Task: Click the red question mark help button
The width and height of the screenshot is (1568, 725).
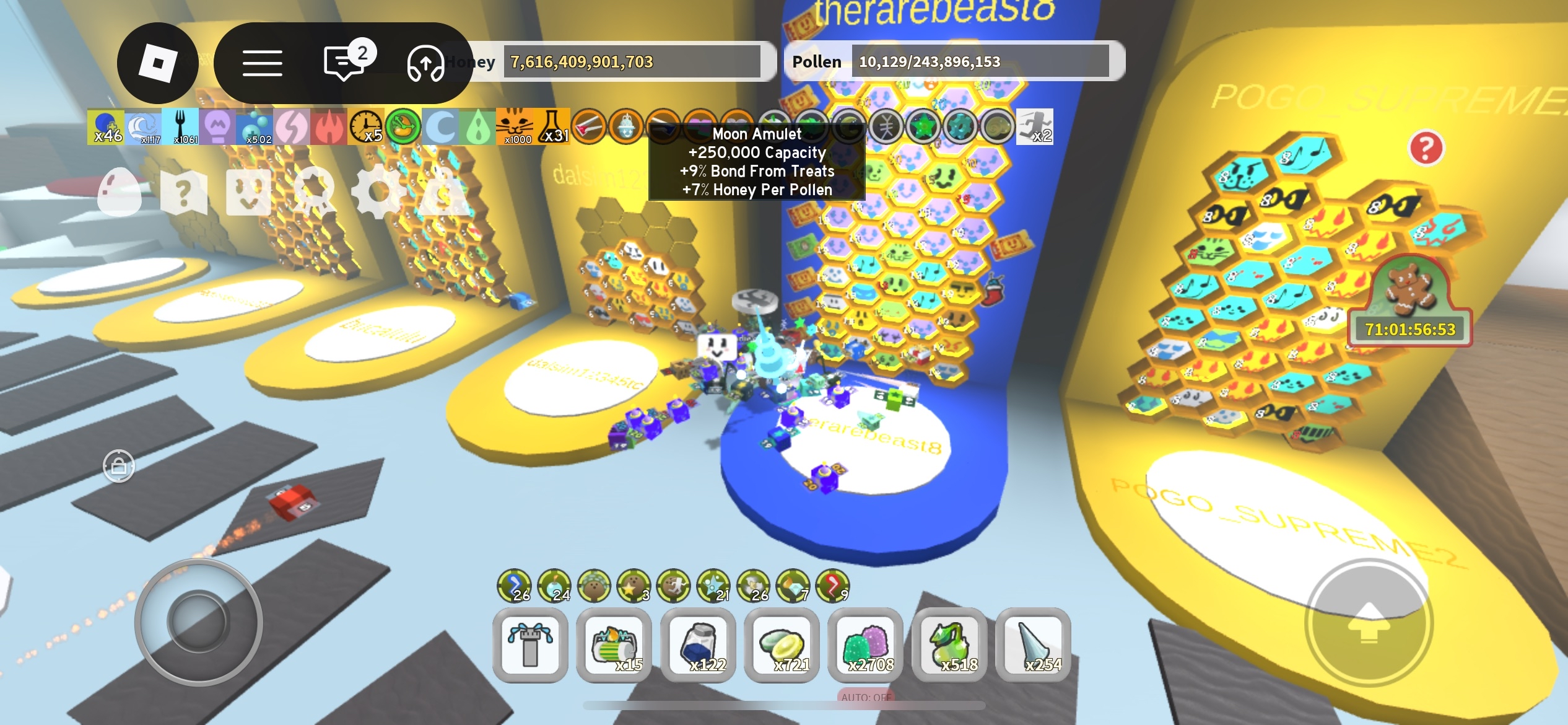Action: [x=1426, y=148]
